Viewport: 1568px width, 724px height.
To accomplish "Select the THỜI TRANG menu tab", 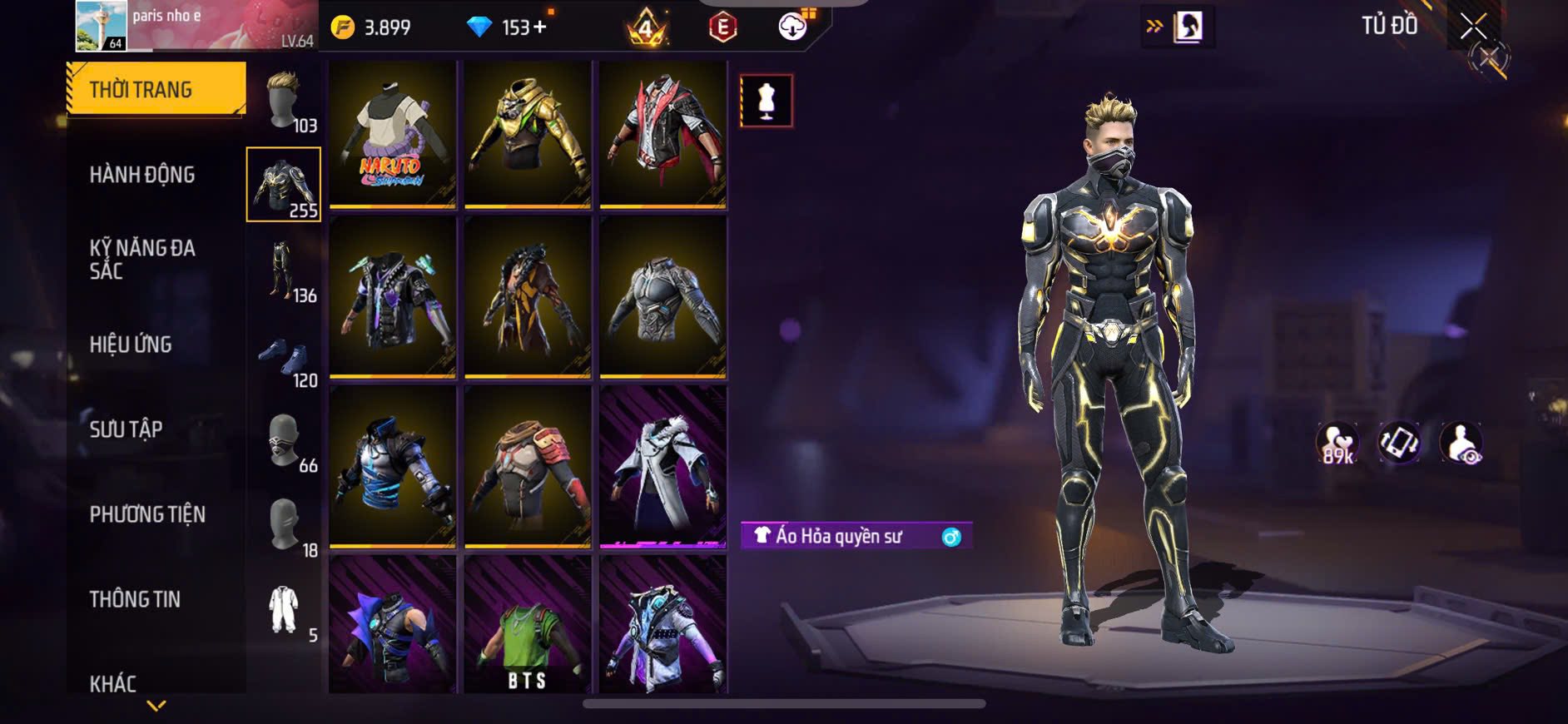I will coord(156,89).
